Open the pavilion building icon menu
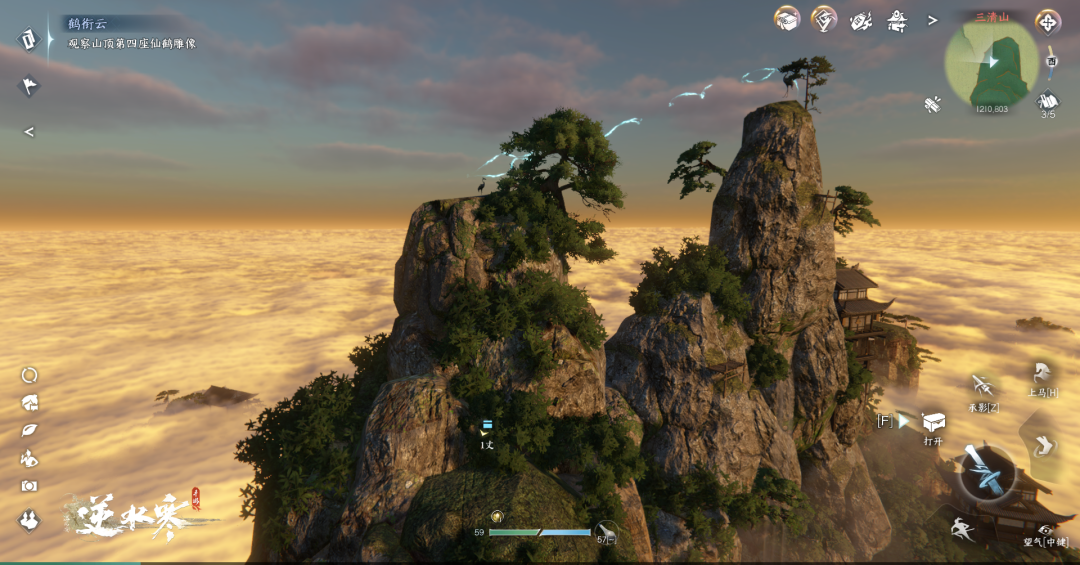The height and width of the screenshot is (565, 1080). pyautogui.click(x=896, y=20)
